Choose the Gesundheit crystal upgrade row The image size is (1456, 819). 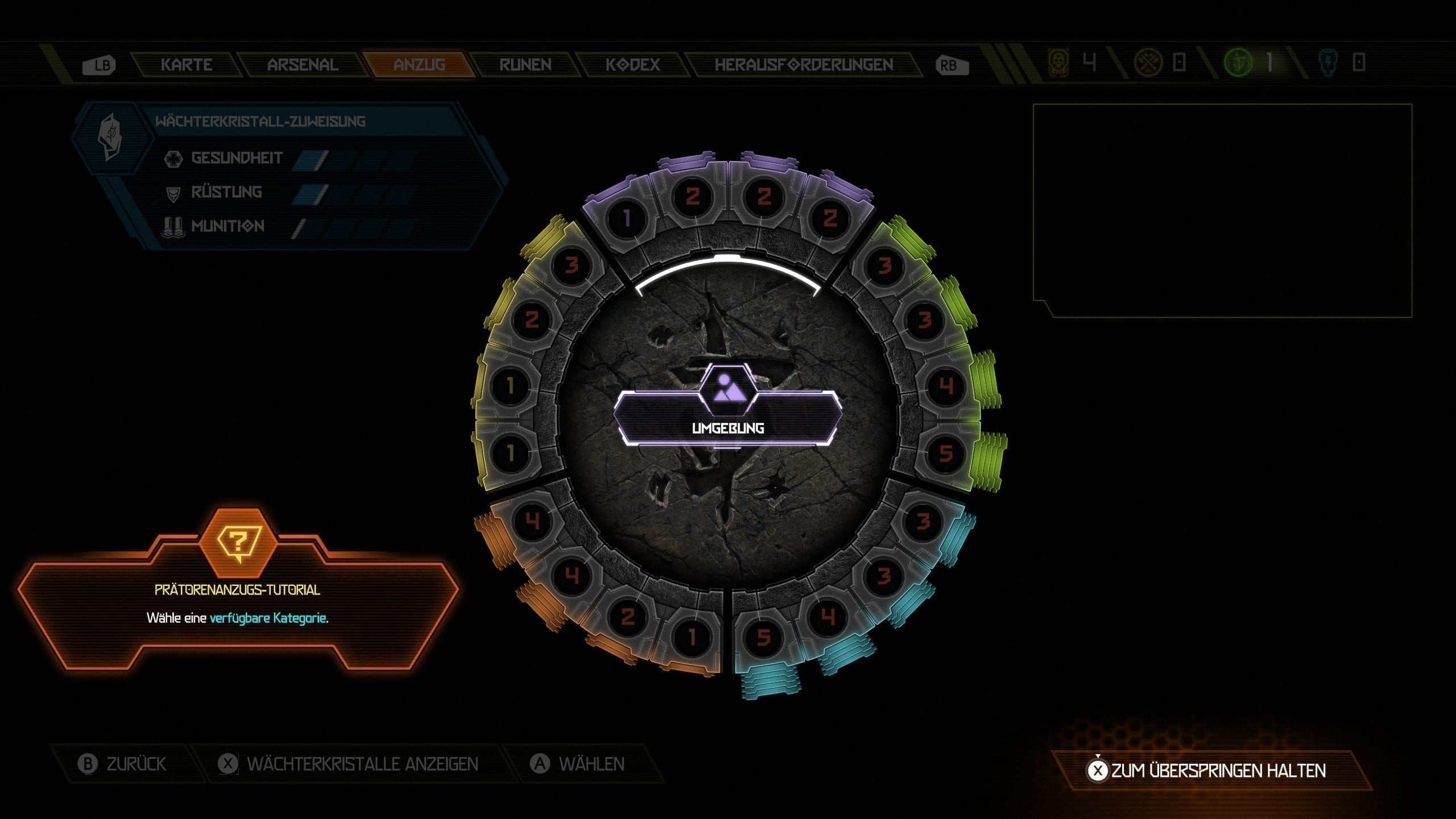click(x=237, y=158)
